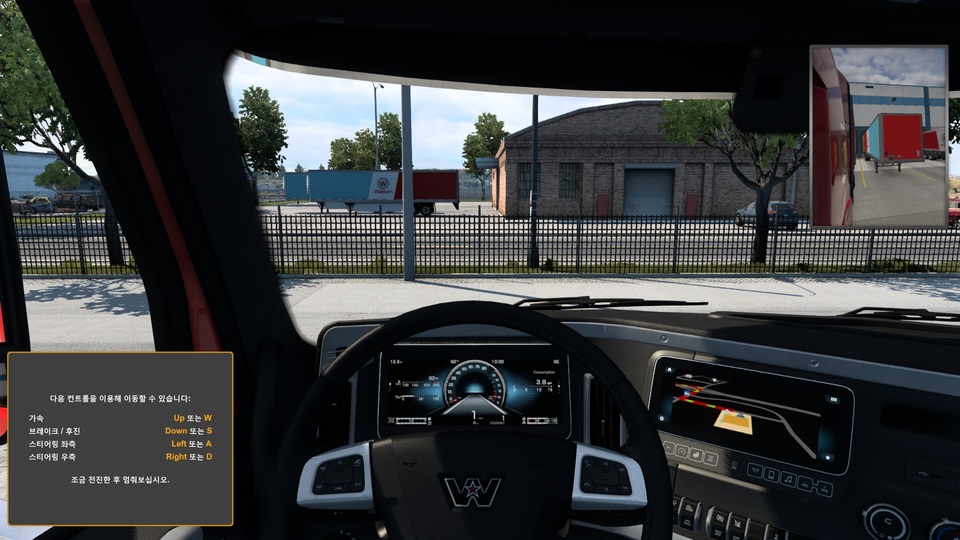
Task: Select the driving controls tutorial panel
Action: point(120,438)
